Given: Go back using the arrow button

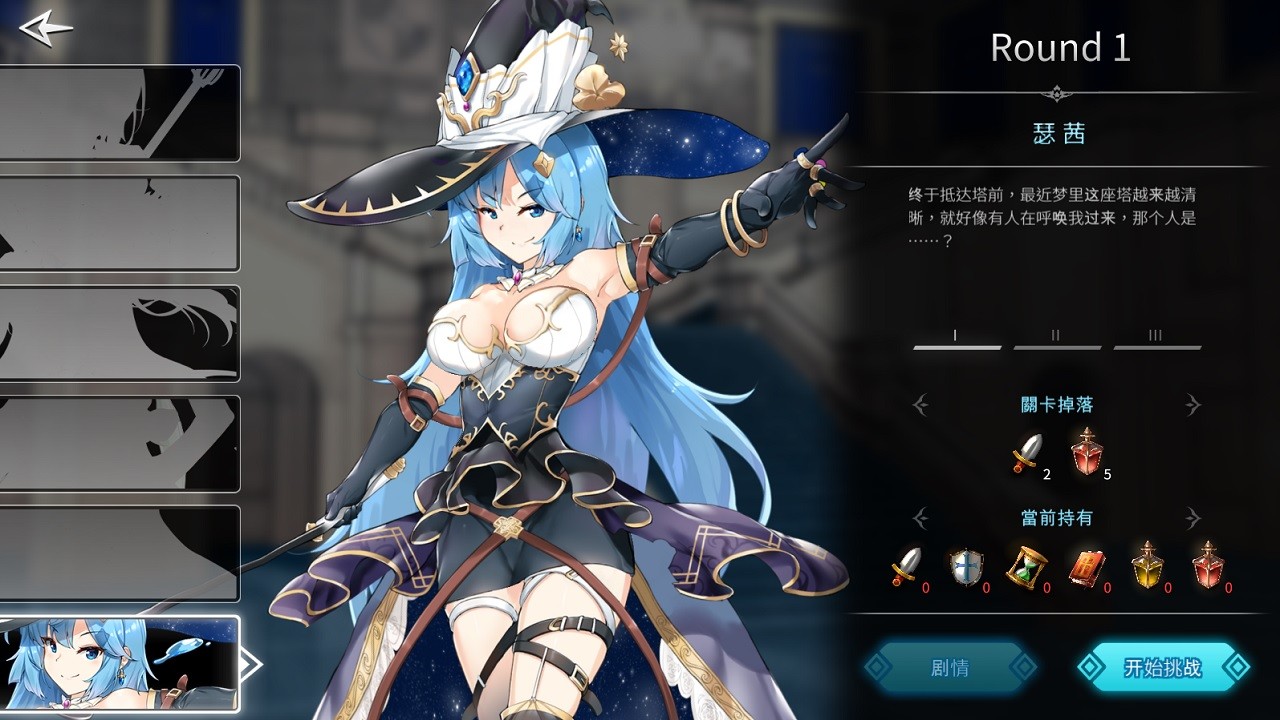Looking at the screenshot, I should click(x=46, y=27).
